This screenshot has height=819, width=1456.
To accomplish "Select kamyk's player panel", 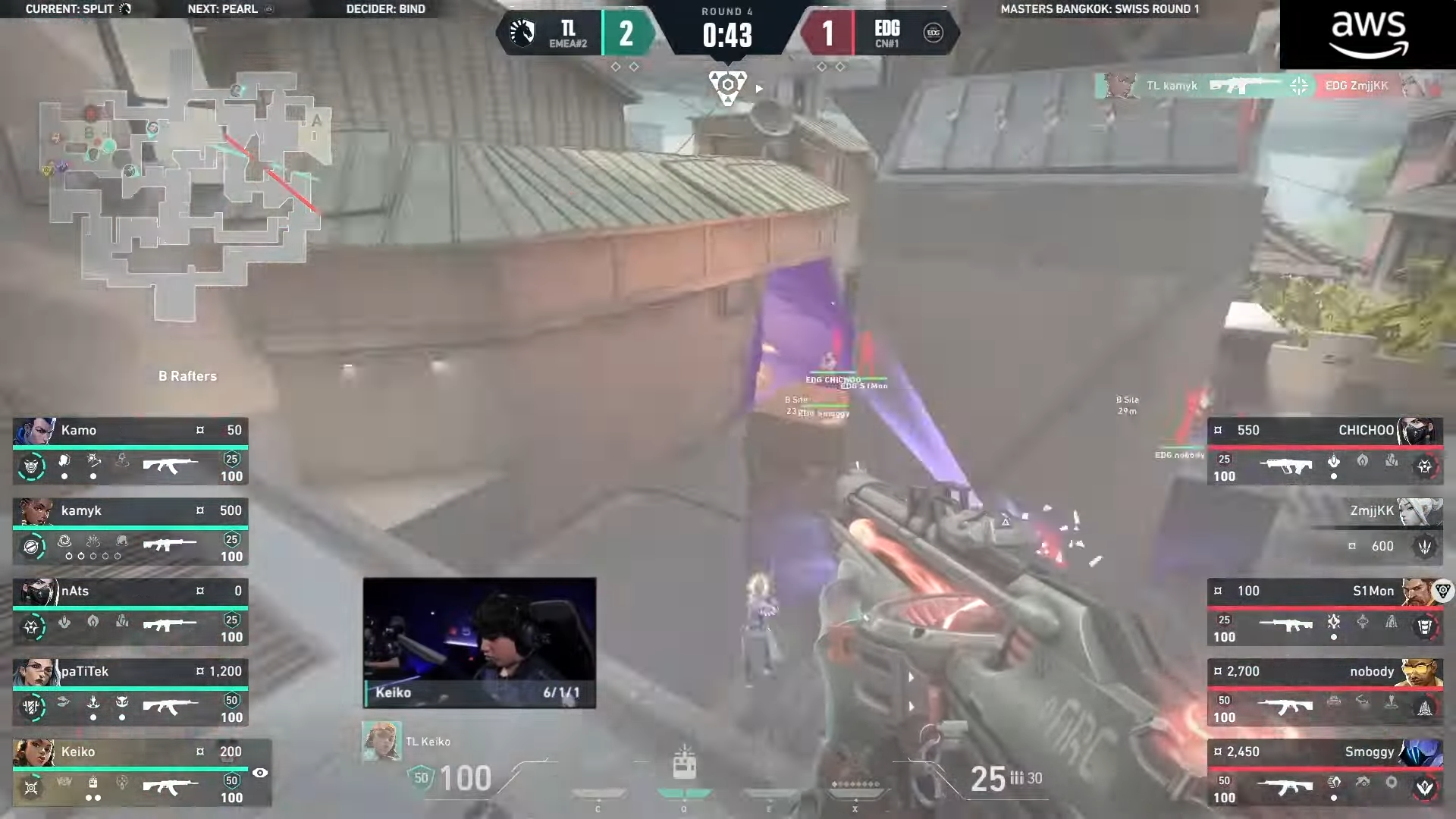I will 130,533.
